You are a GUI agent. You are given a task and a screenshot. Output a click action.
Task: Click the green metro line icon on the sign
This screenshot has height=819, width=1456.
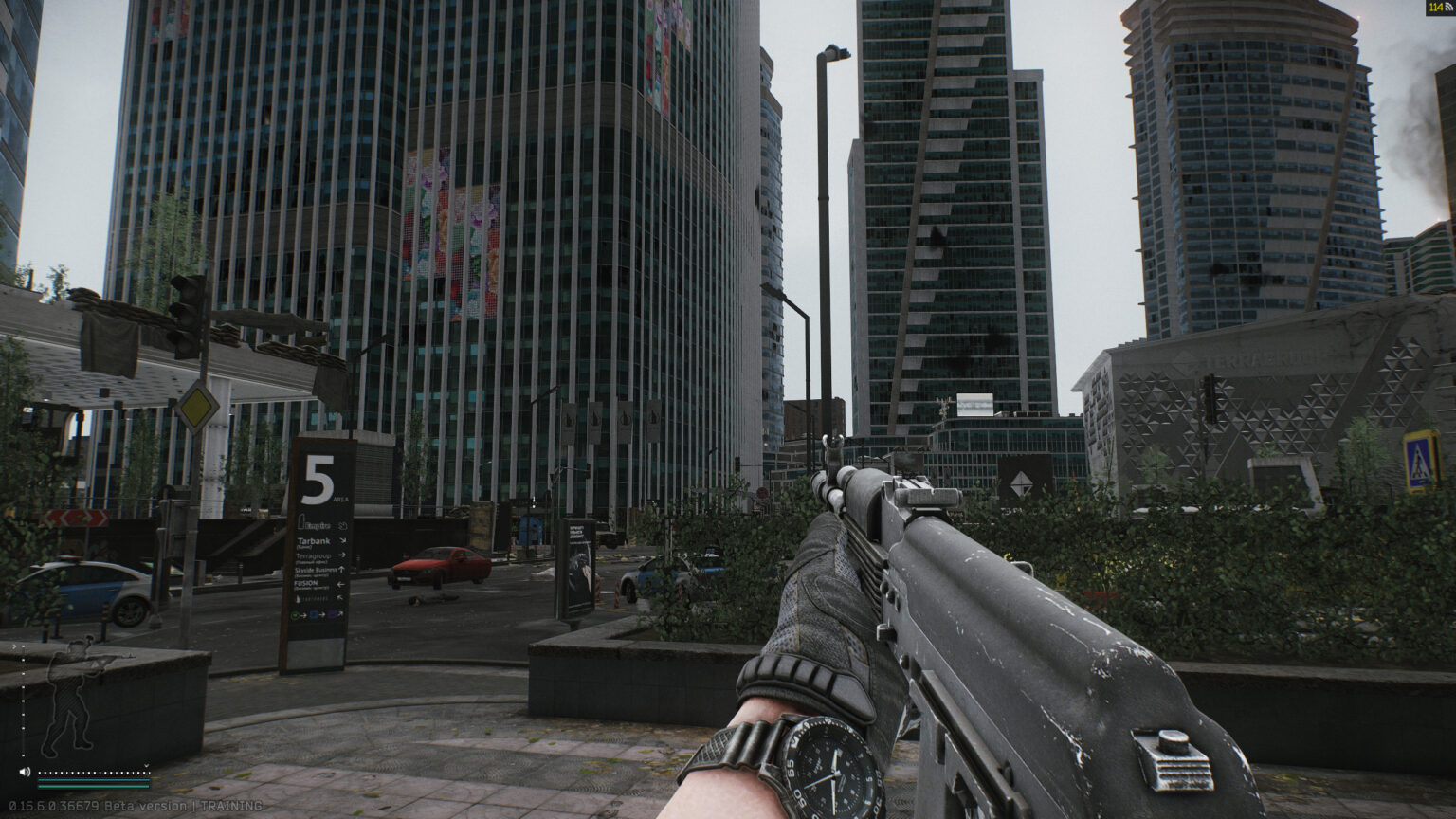click(x=295, y=614)
